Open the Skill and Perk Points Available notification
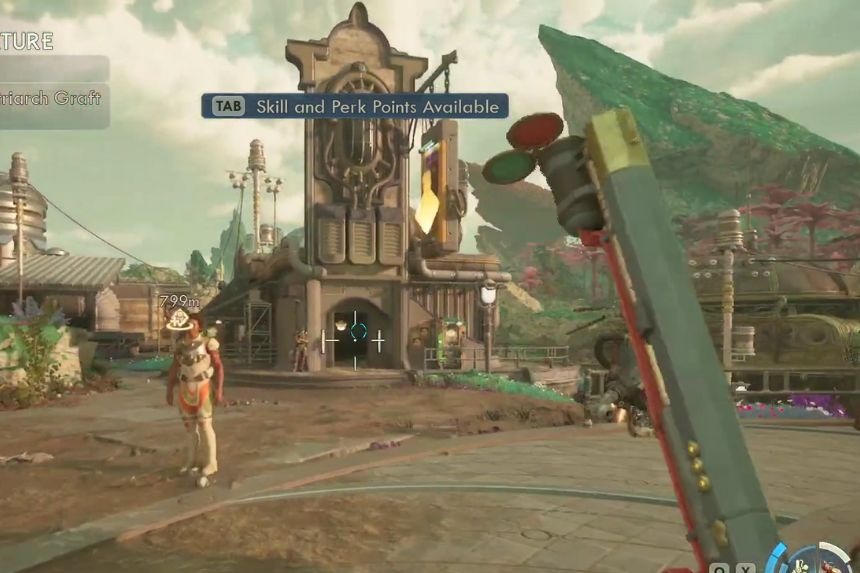This screenshot has width=860, height=573. click(x=355, y=106)
